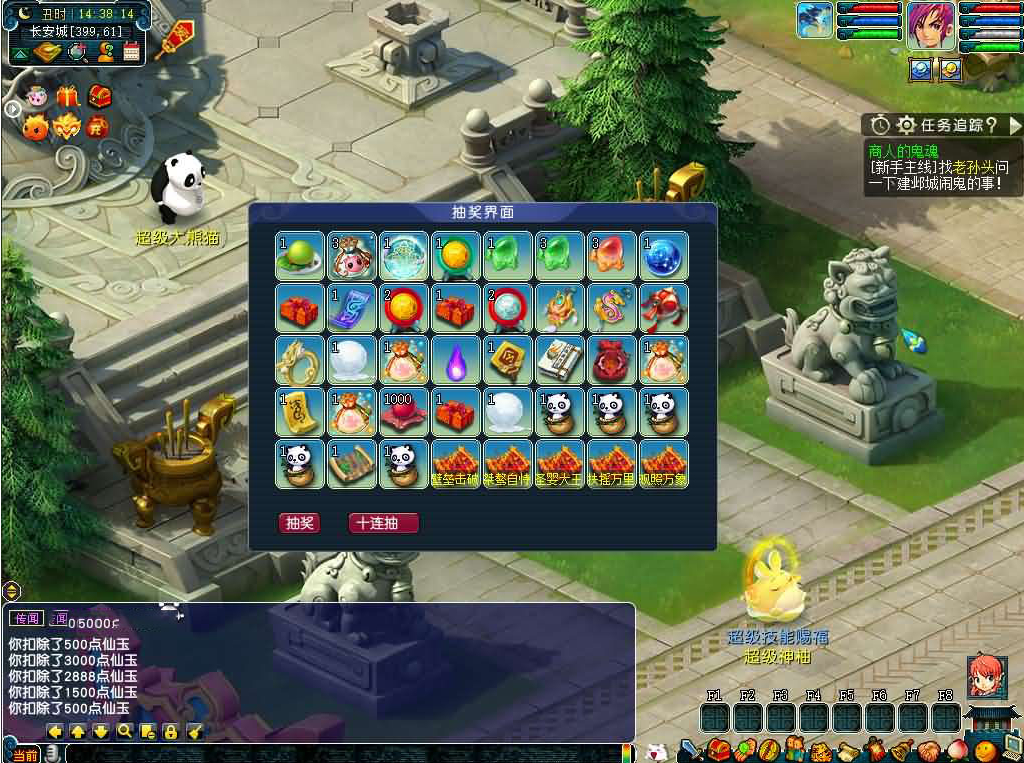The image size is (1024, 763).
Task: Select the 观照万象 reward slot
Action: pos(664,464)
